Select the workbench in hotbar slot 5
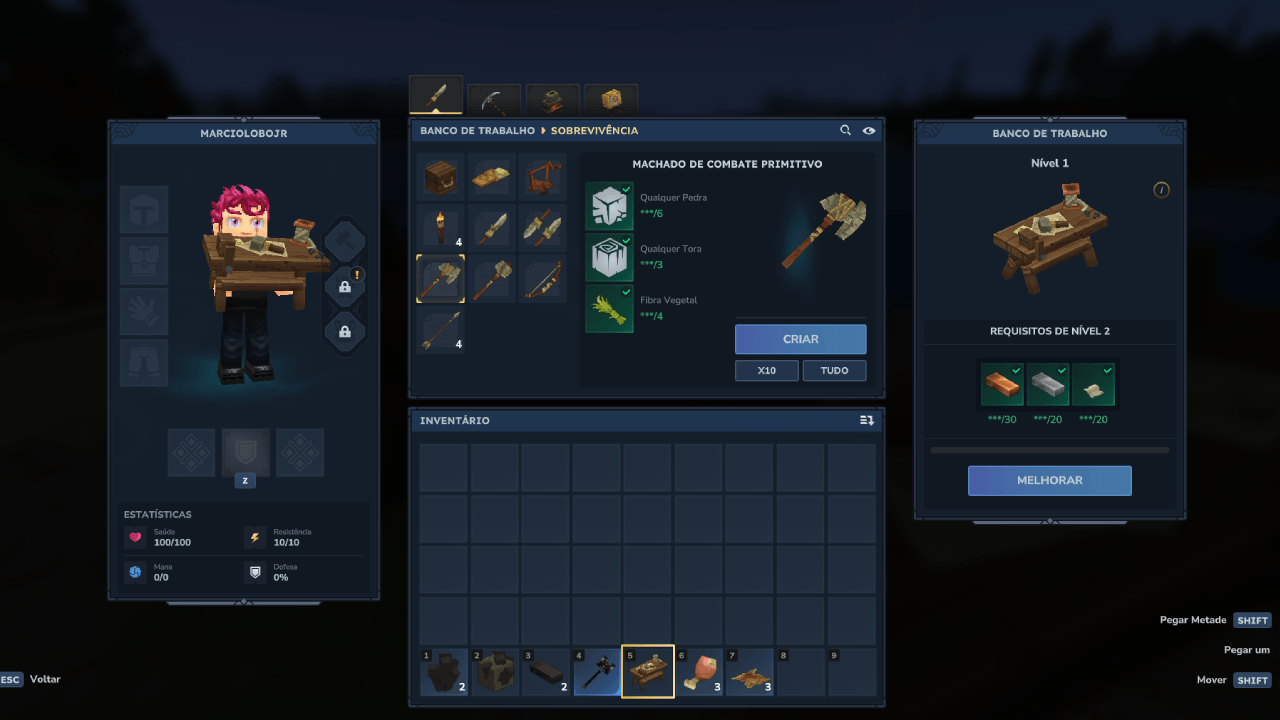1280x720 pixels. coord(648,672)
